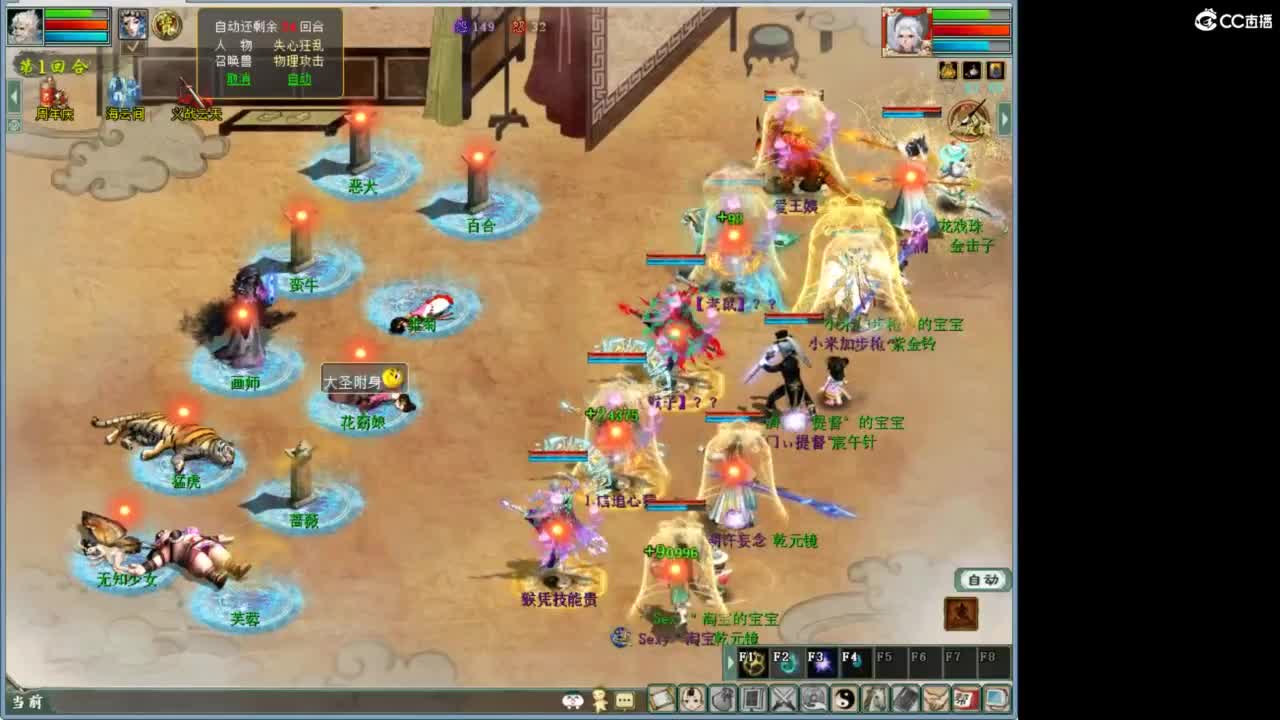Click the checkmark icon under the left player portrait
This screenshot has height=720, width=1280.
132,46
